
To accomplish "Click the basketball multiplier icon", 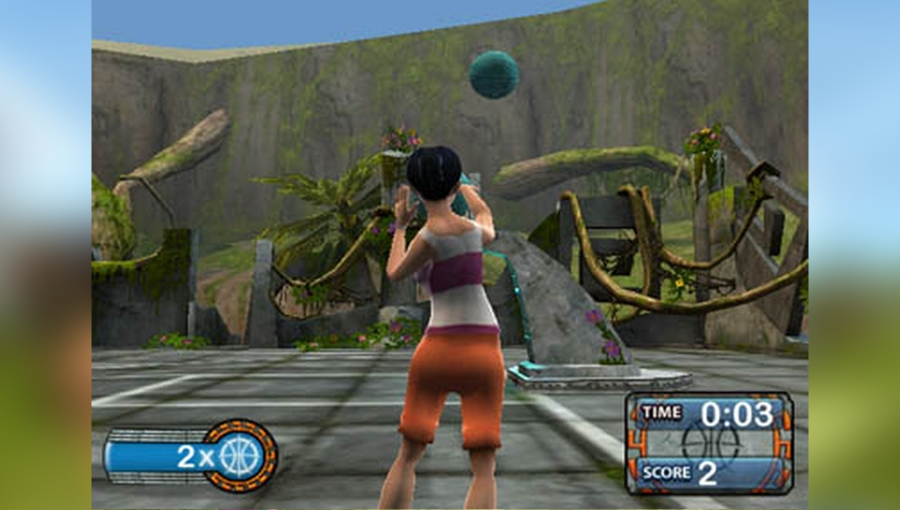I will pos(240,456).
